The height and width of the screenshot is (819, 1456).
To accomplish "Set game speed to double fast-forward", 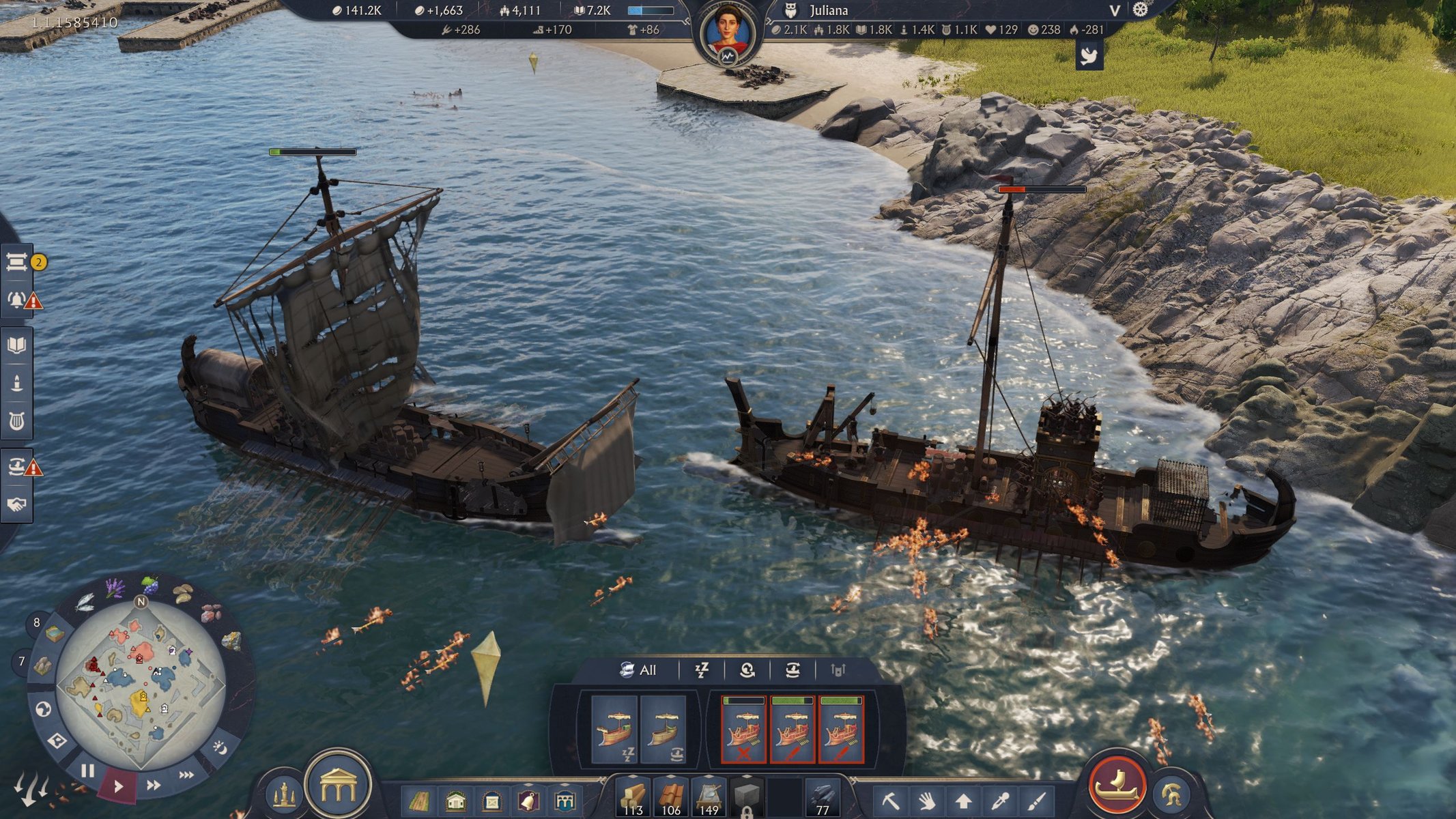I will (154, 785).
